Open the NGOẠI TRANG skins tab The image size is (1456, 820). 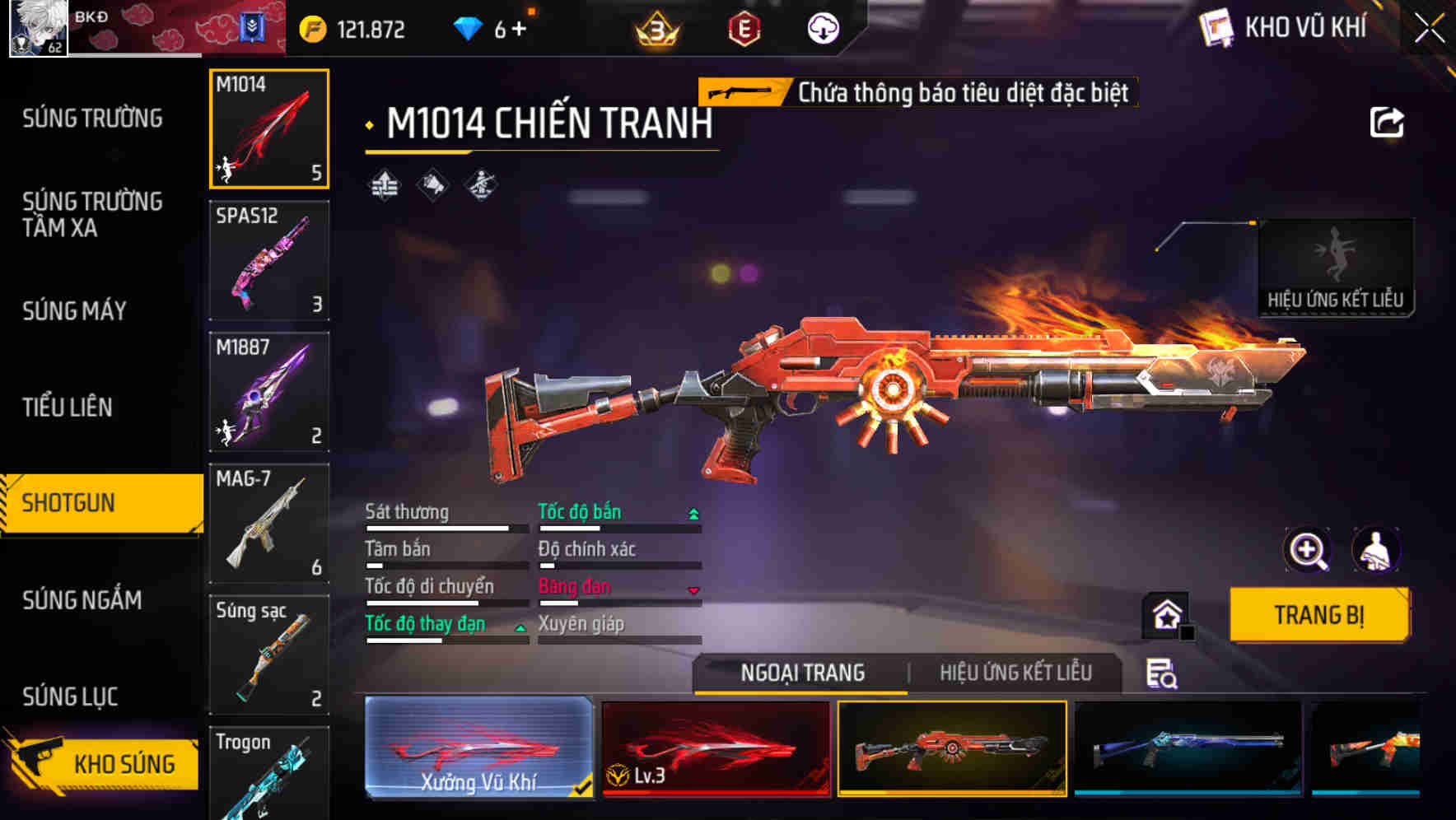point(802,673)
